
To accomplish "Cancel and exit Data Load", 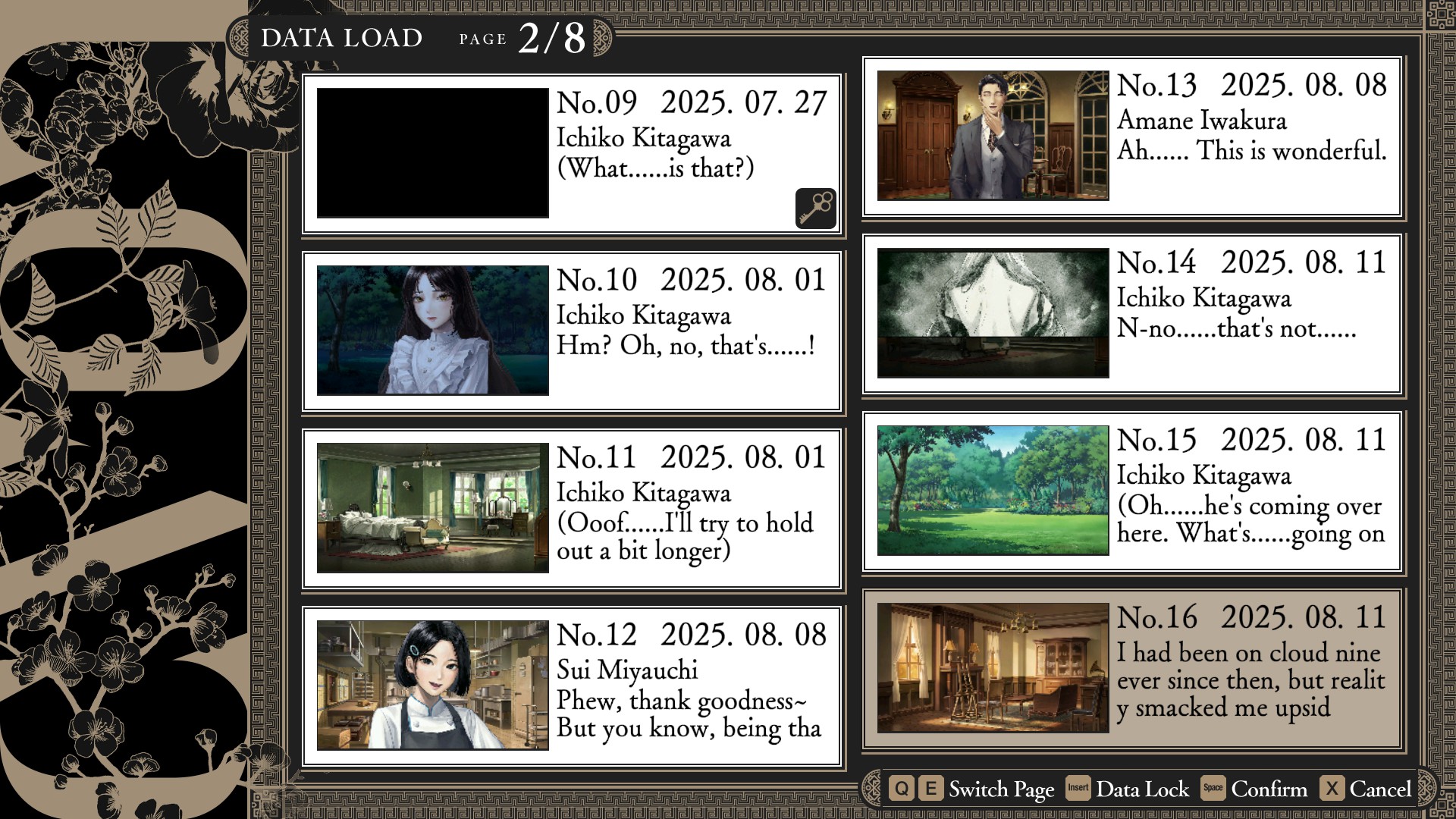I will point(1366,789).
